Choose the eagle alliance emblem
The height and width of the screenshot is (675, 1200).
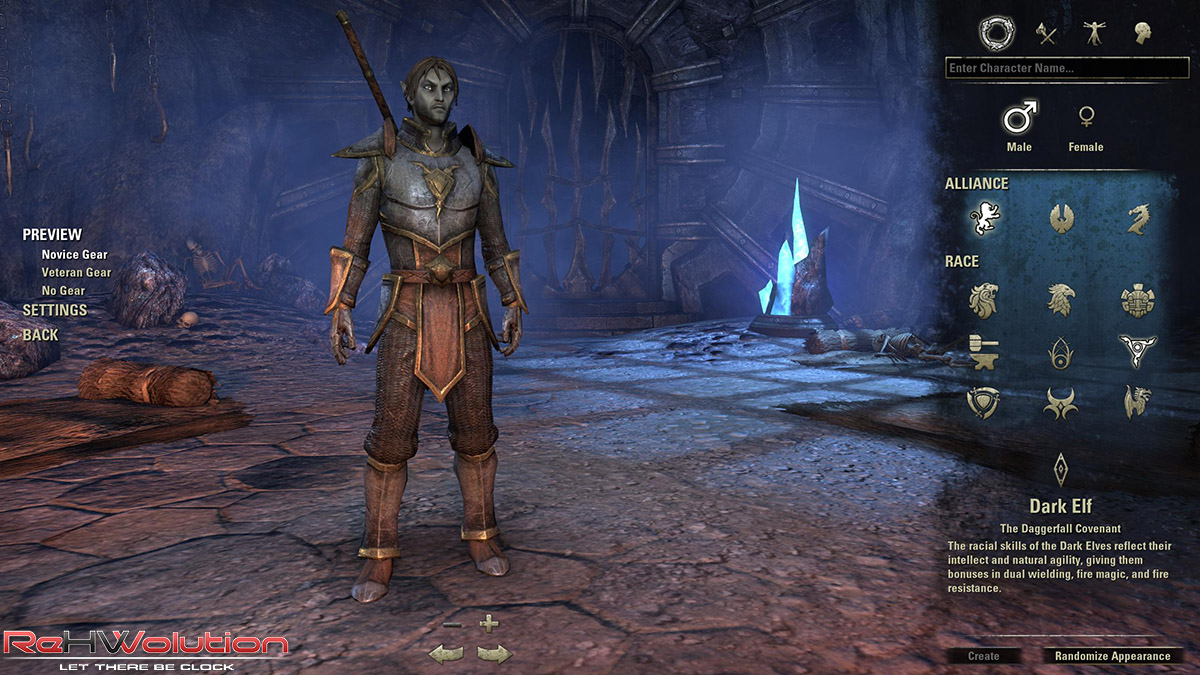1060,217
